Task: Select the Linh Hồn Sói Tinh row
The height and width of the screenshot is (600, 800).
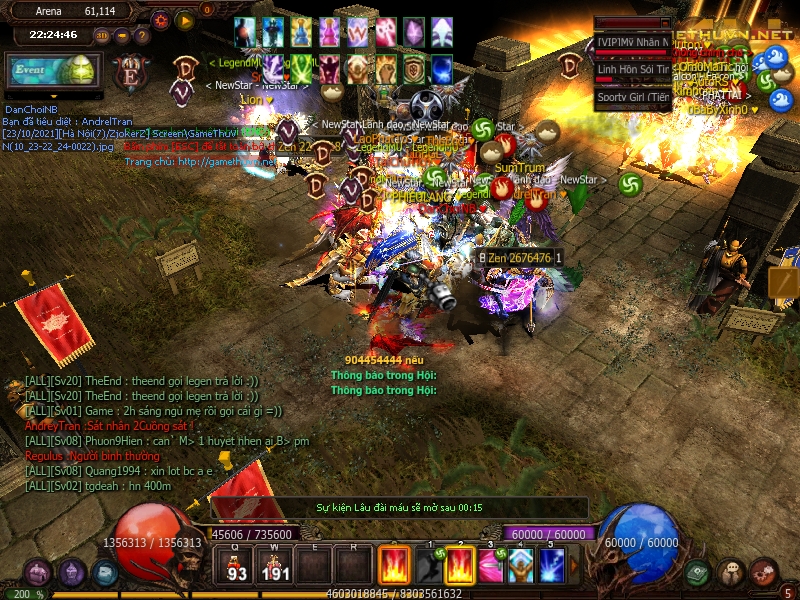Action: pos(633,69)
